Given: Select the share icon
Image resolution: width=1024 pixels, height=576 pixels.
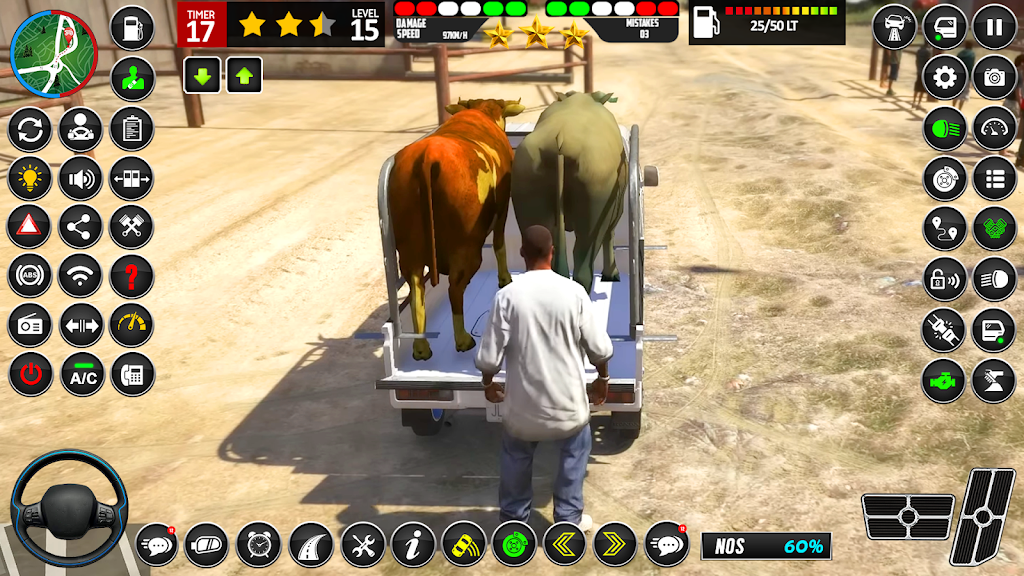Looking at the screenshot, I should (81, 227).
